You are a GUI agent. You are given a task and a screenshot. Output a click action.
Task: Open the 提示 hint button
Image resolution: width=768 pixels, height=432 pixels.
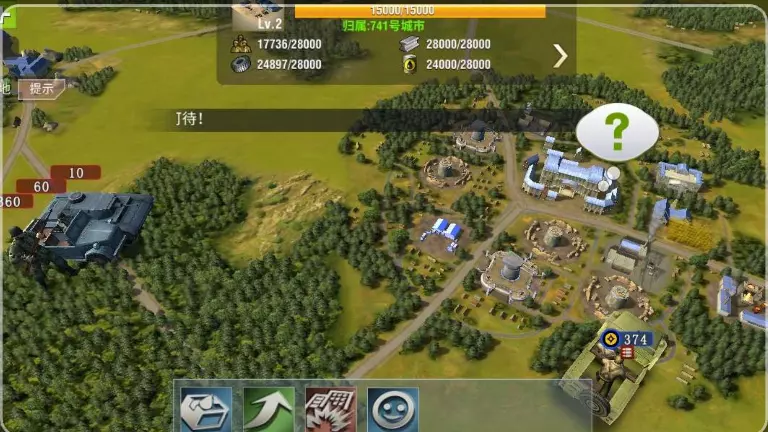point(41,88)
